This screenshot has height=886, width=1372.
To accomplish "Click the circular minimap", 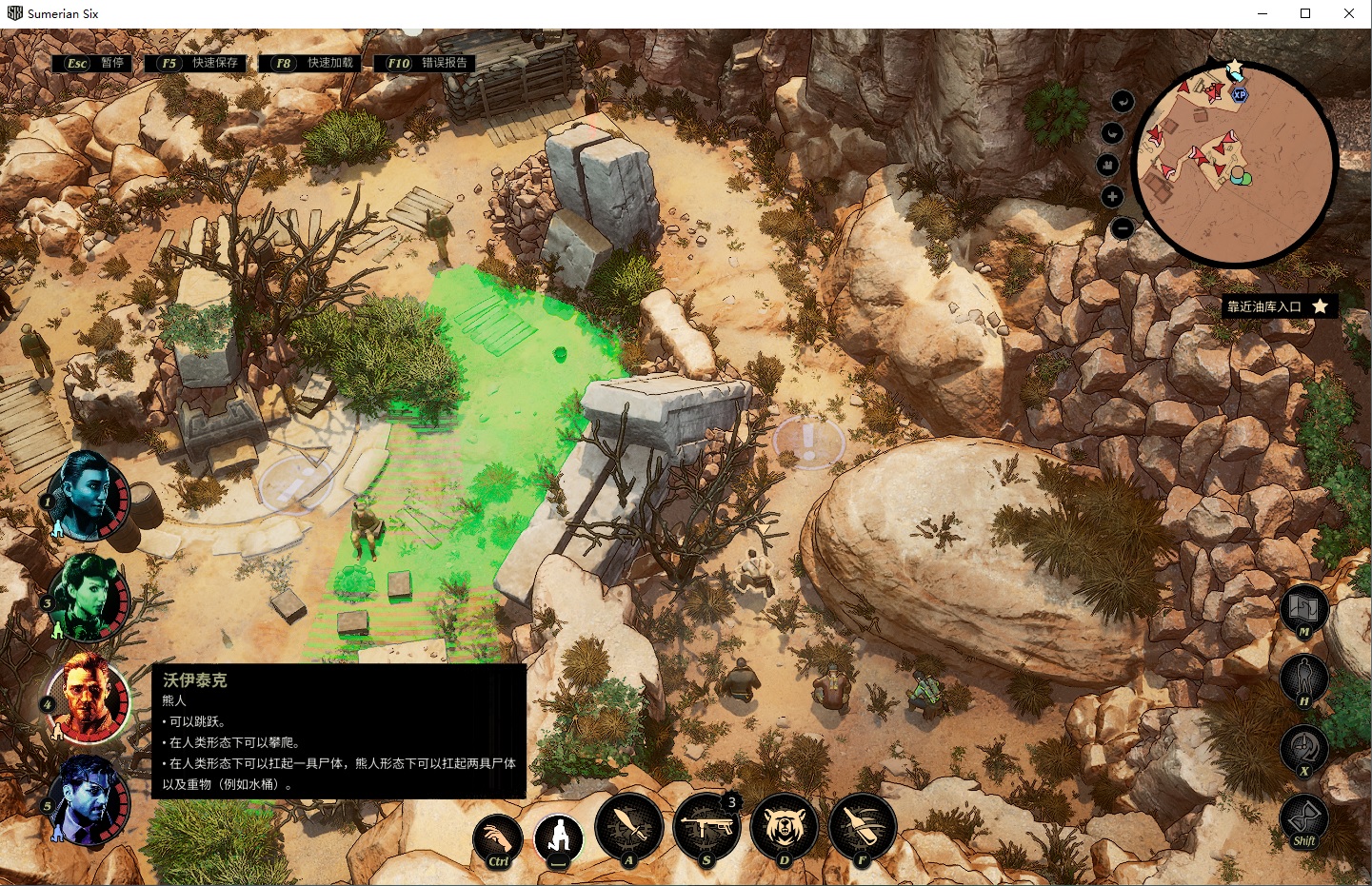I will tap(1236, 162).
